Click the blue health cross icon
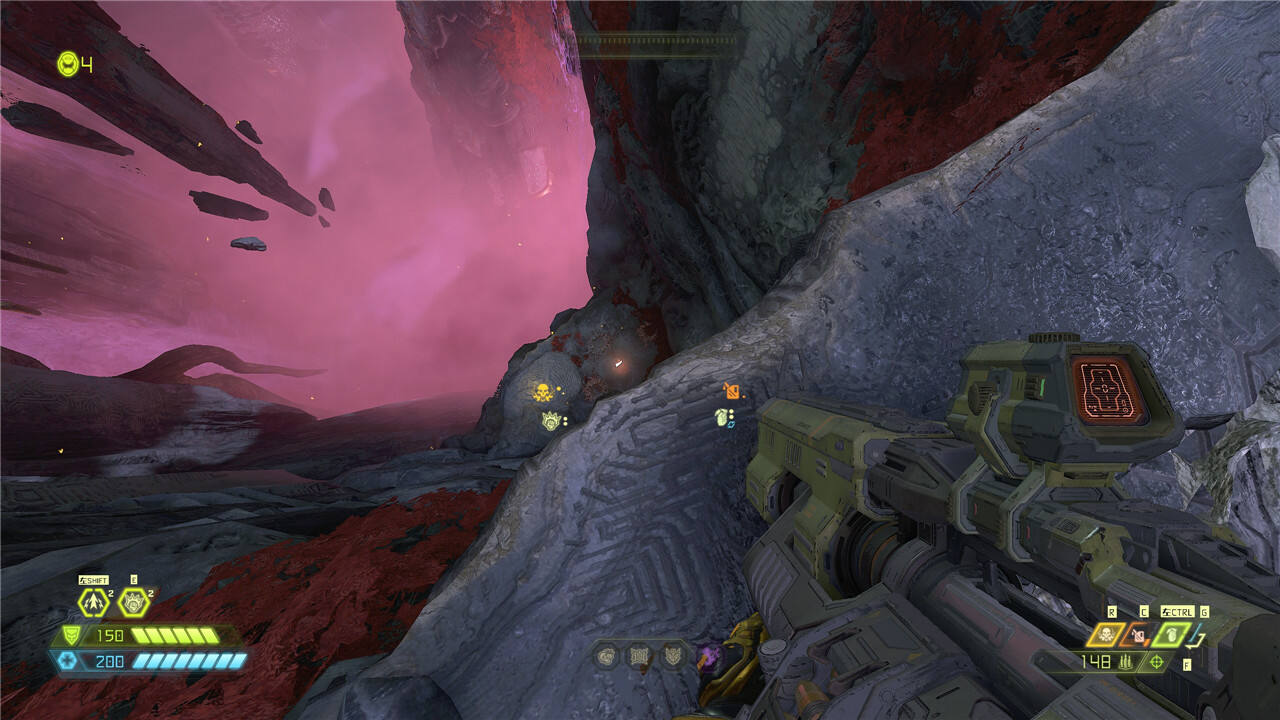The width and height of the screenshot is (1280, 720). tap(68, 660)
